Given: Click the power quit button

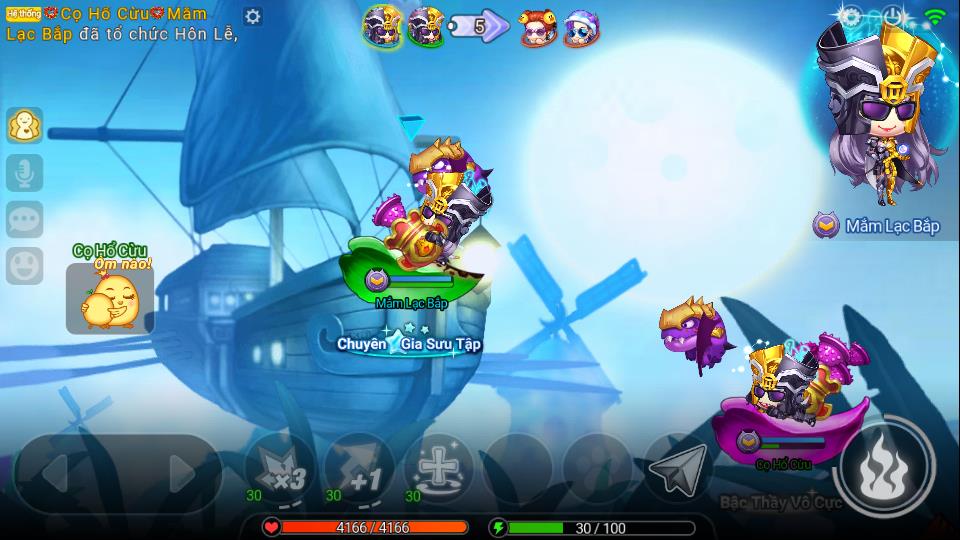Looking at the screenshot, I should tap(893, 16).
